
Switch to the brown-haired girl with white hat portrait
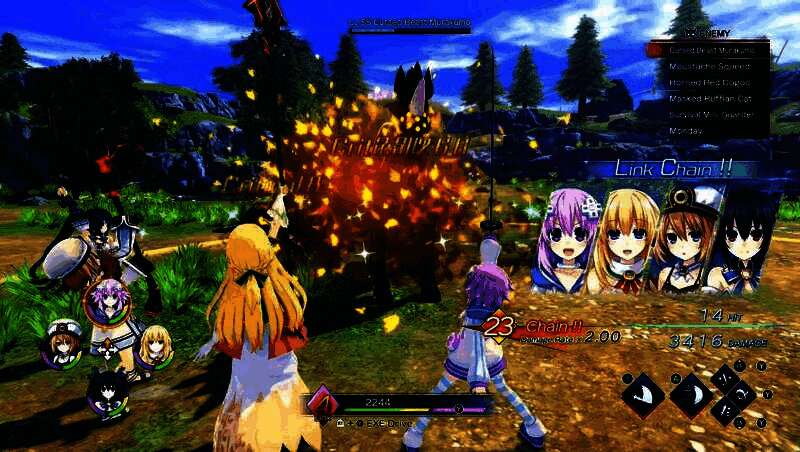click(60, 346)
